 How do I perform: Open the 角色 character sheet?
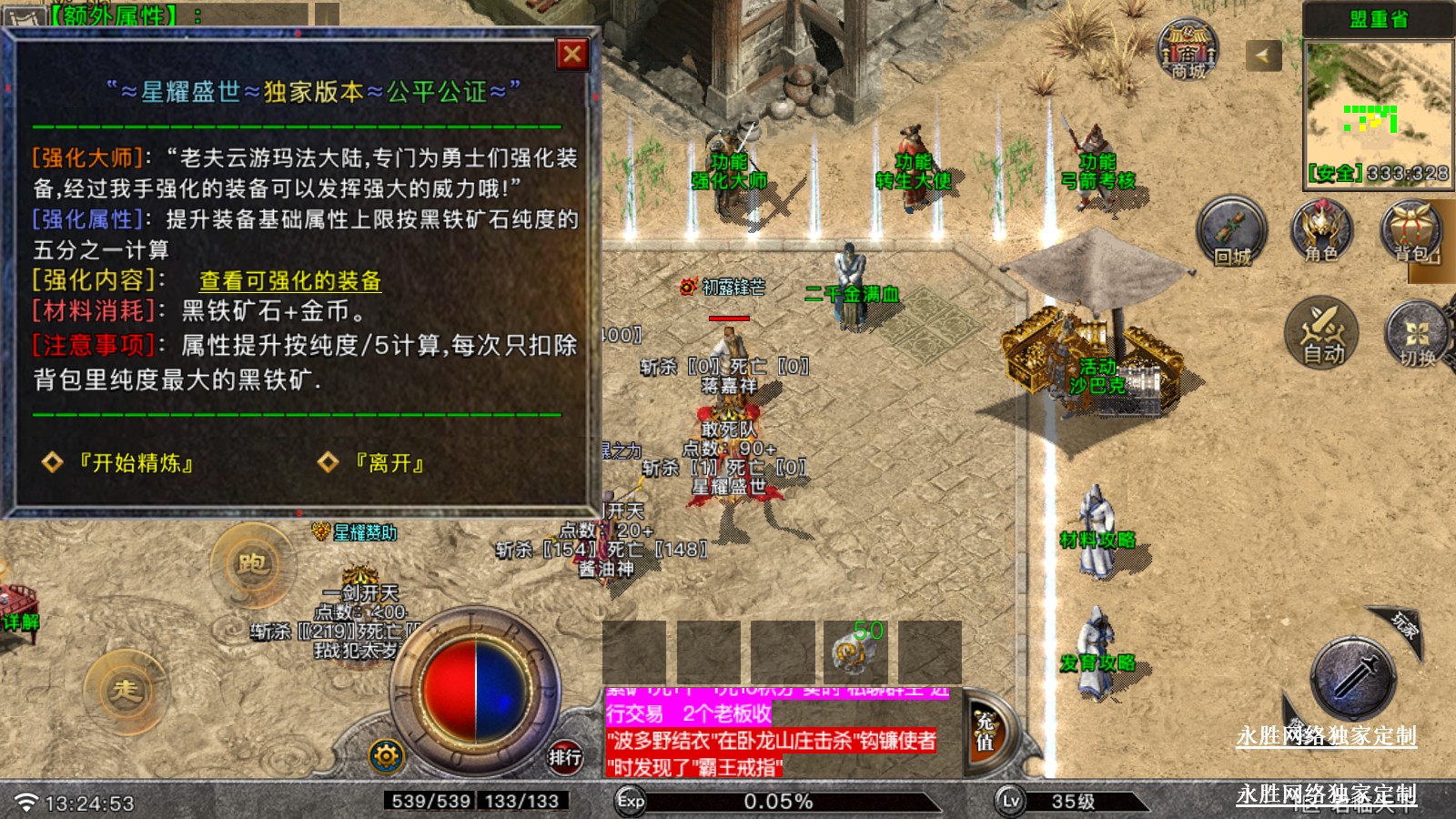coord(1321,232)
